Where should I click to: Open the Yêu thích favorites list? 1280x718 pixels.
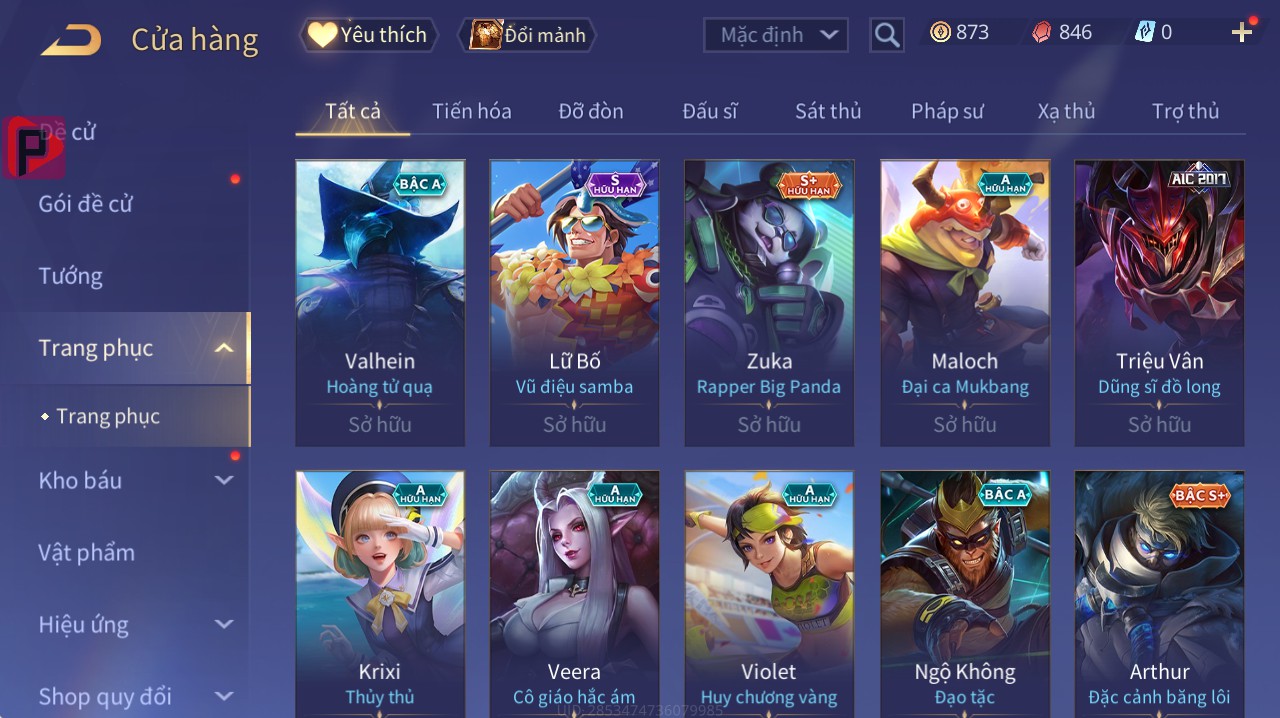pyautogui.click(x=369, y=35)
